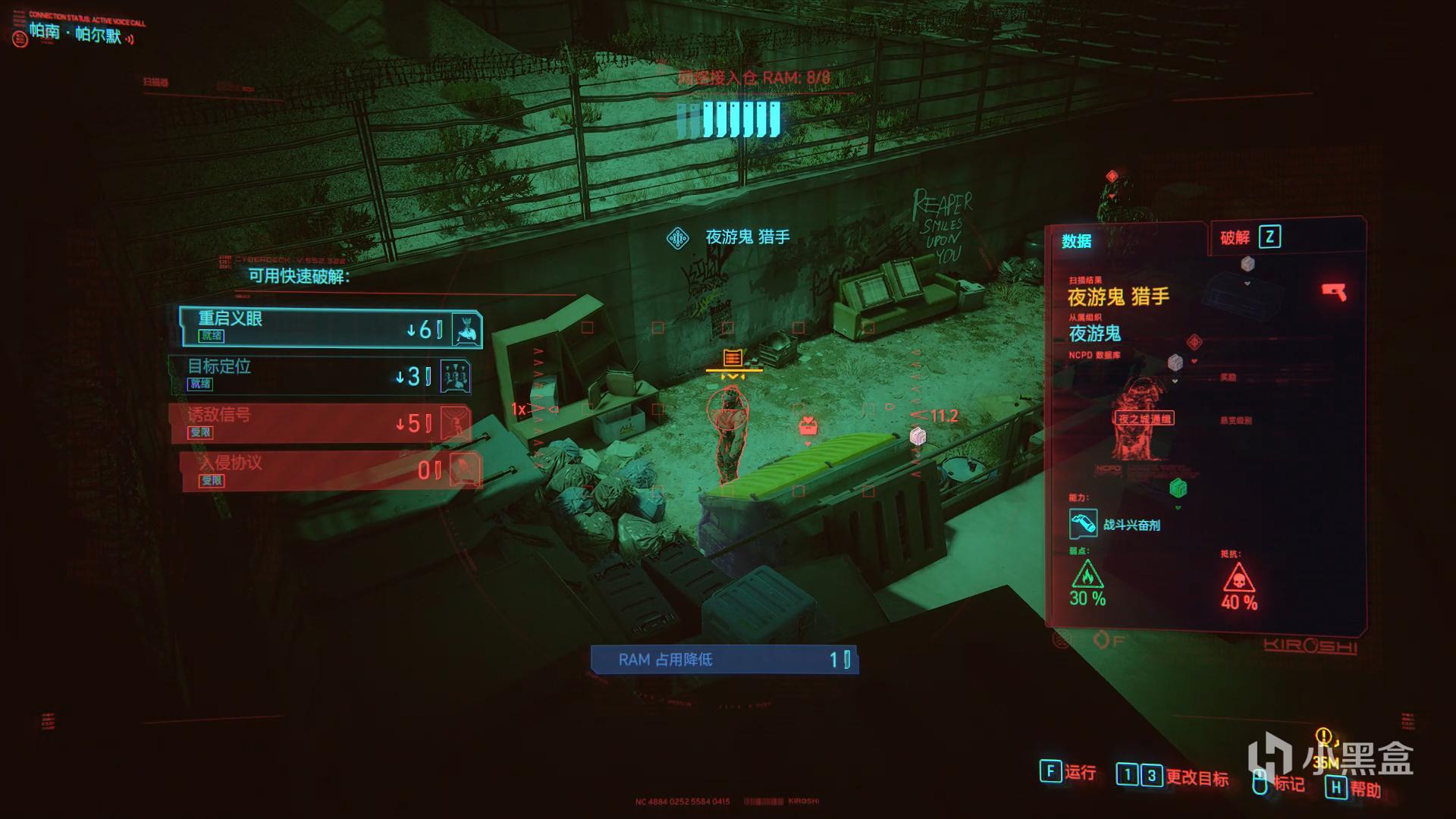Click the 战斗兴奋剂 ability icon
The width and height of the screenshot is (1456, 819).
tap(1083, 524)
